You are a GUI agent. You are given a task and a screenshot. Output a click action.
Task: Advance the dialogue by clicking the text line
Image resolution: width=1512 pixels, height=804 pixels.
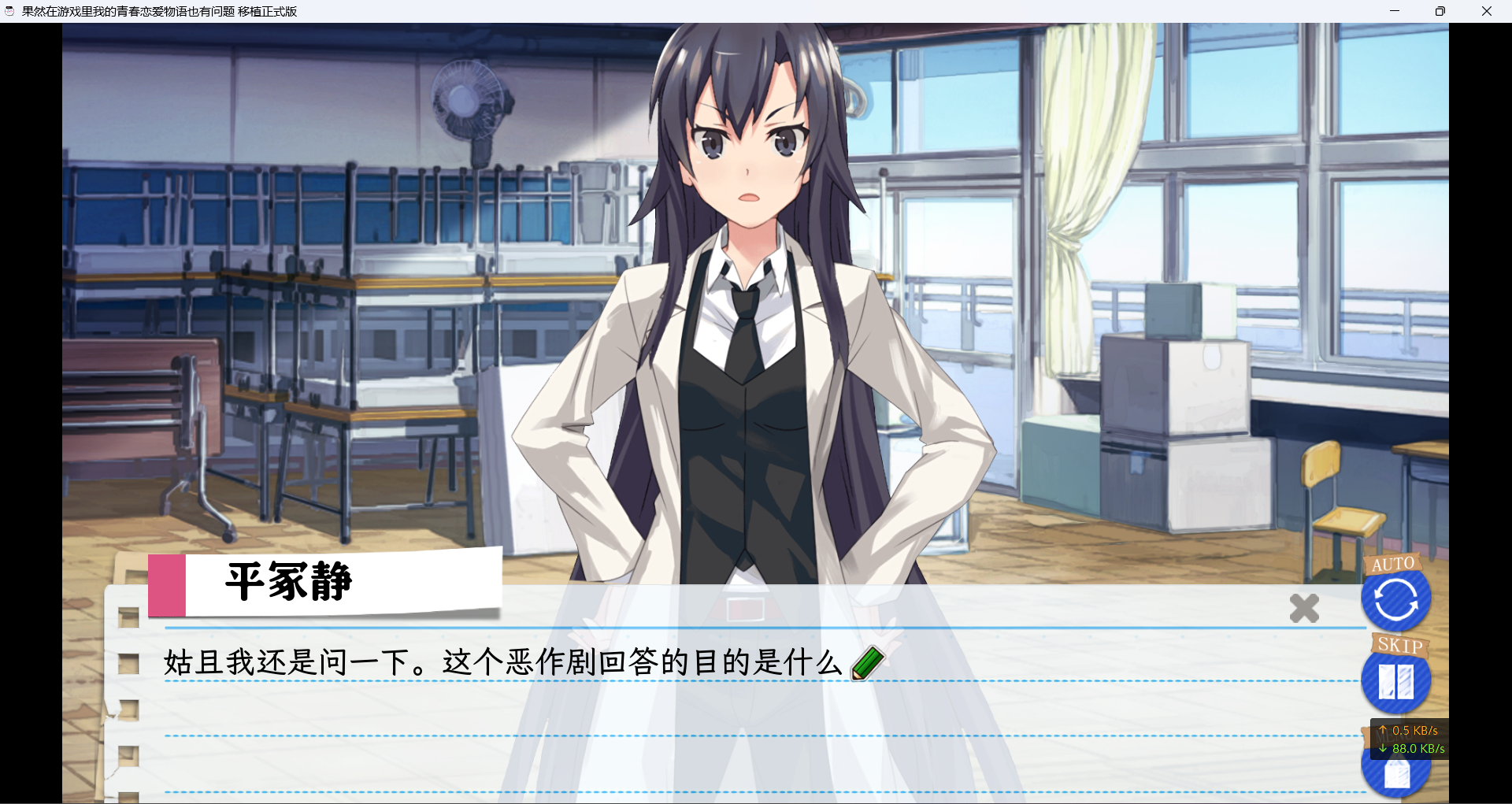click(x=502, y=662)
